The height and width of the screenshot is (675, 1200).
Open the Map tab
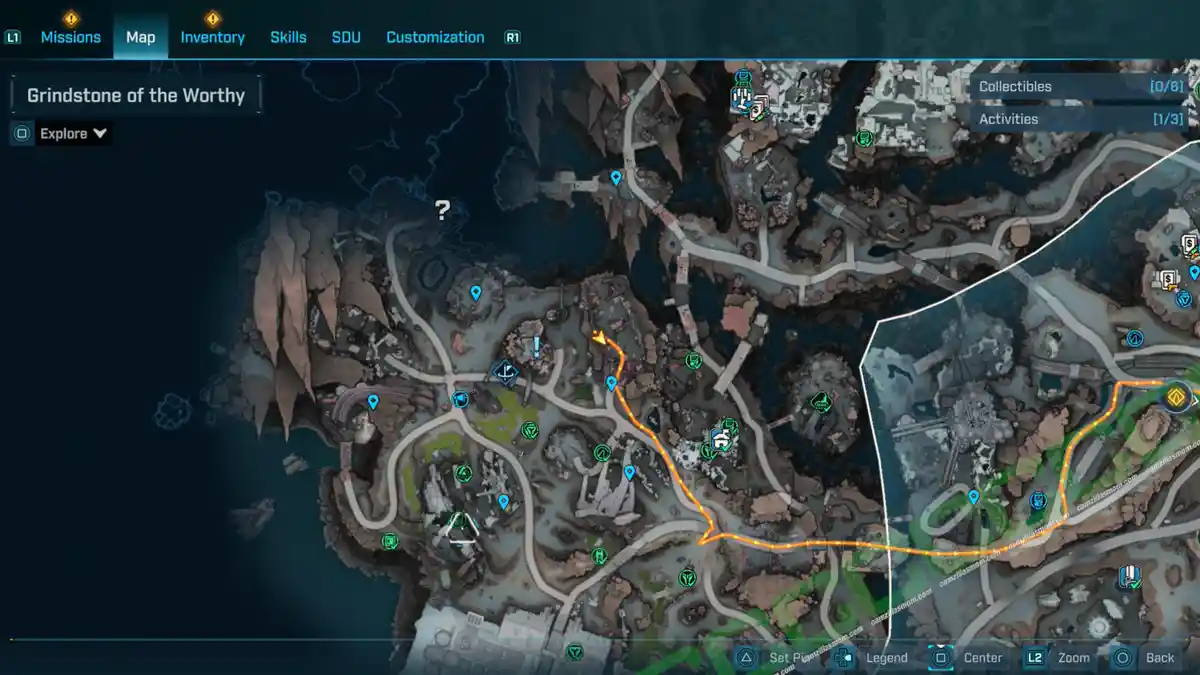coord(140,37)
